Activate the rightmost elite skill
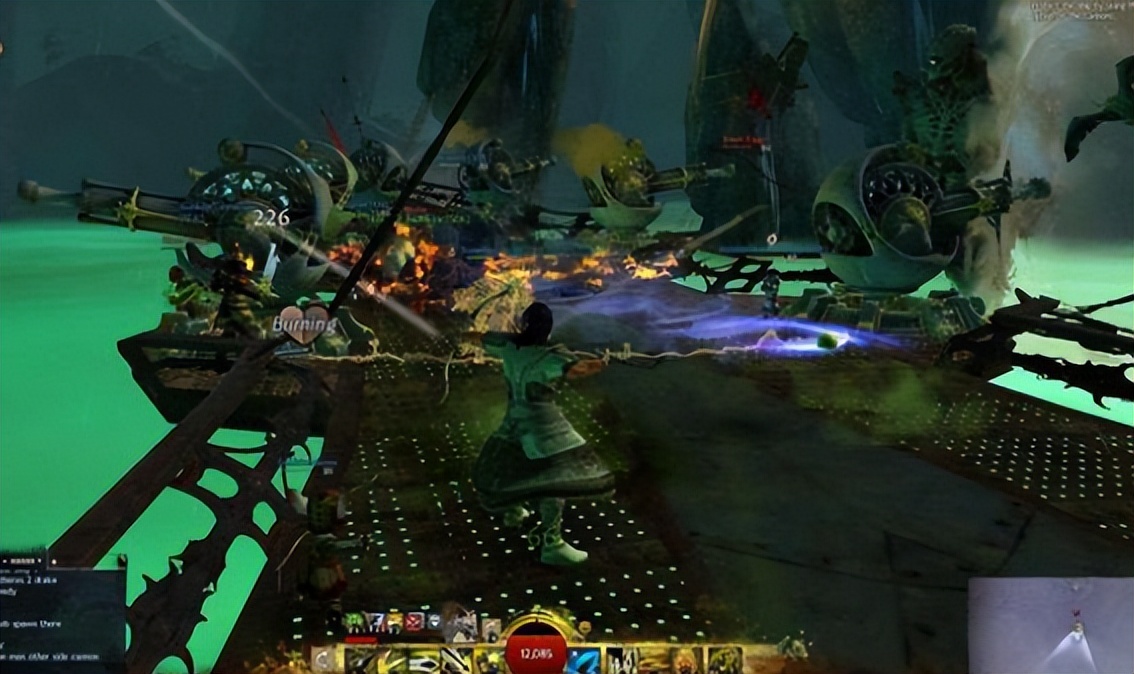 point(724,660)
